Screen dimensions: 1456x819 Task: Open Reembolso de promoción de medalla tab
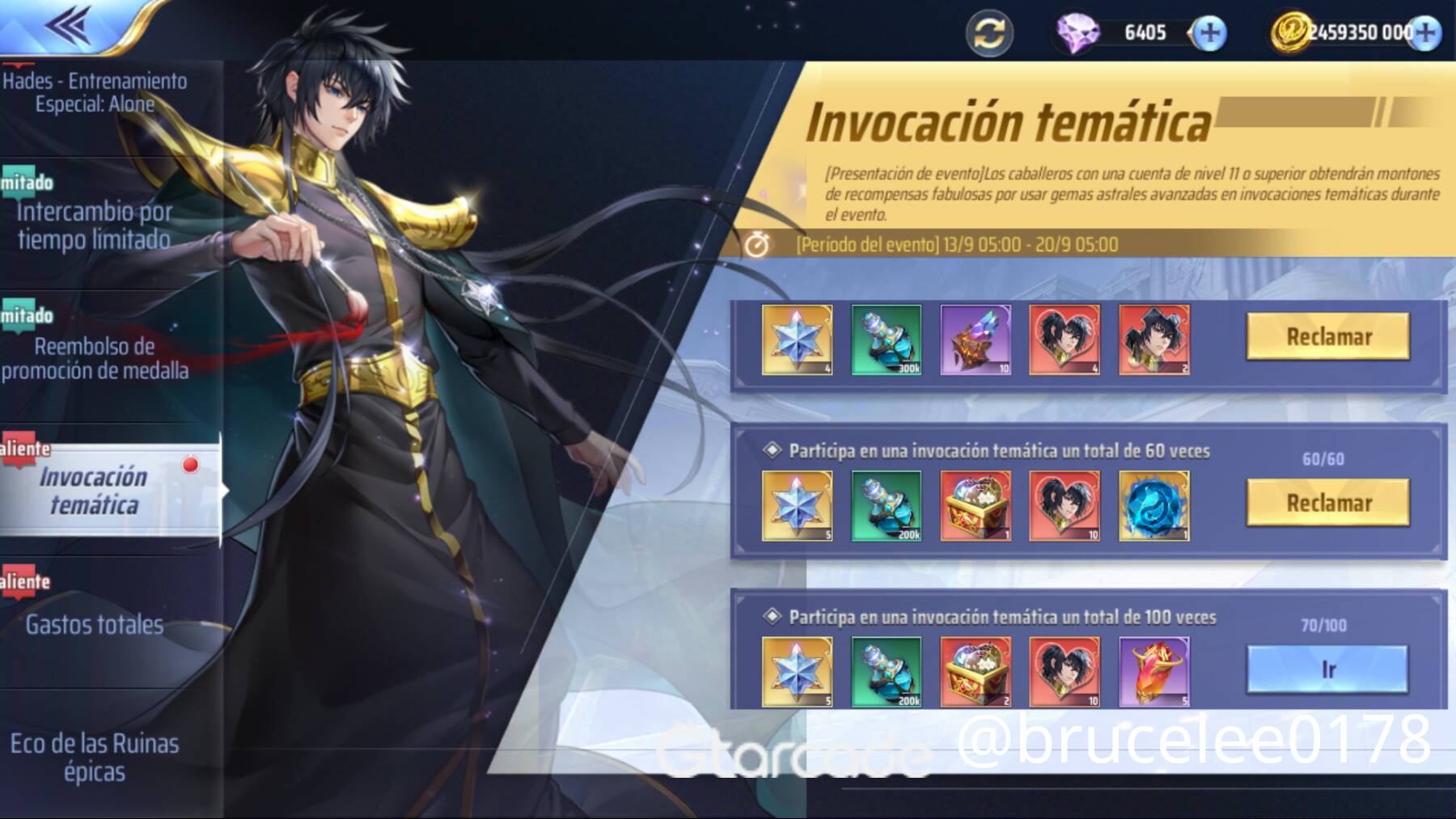pos(95,358)
